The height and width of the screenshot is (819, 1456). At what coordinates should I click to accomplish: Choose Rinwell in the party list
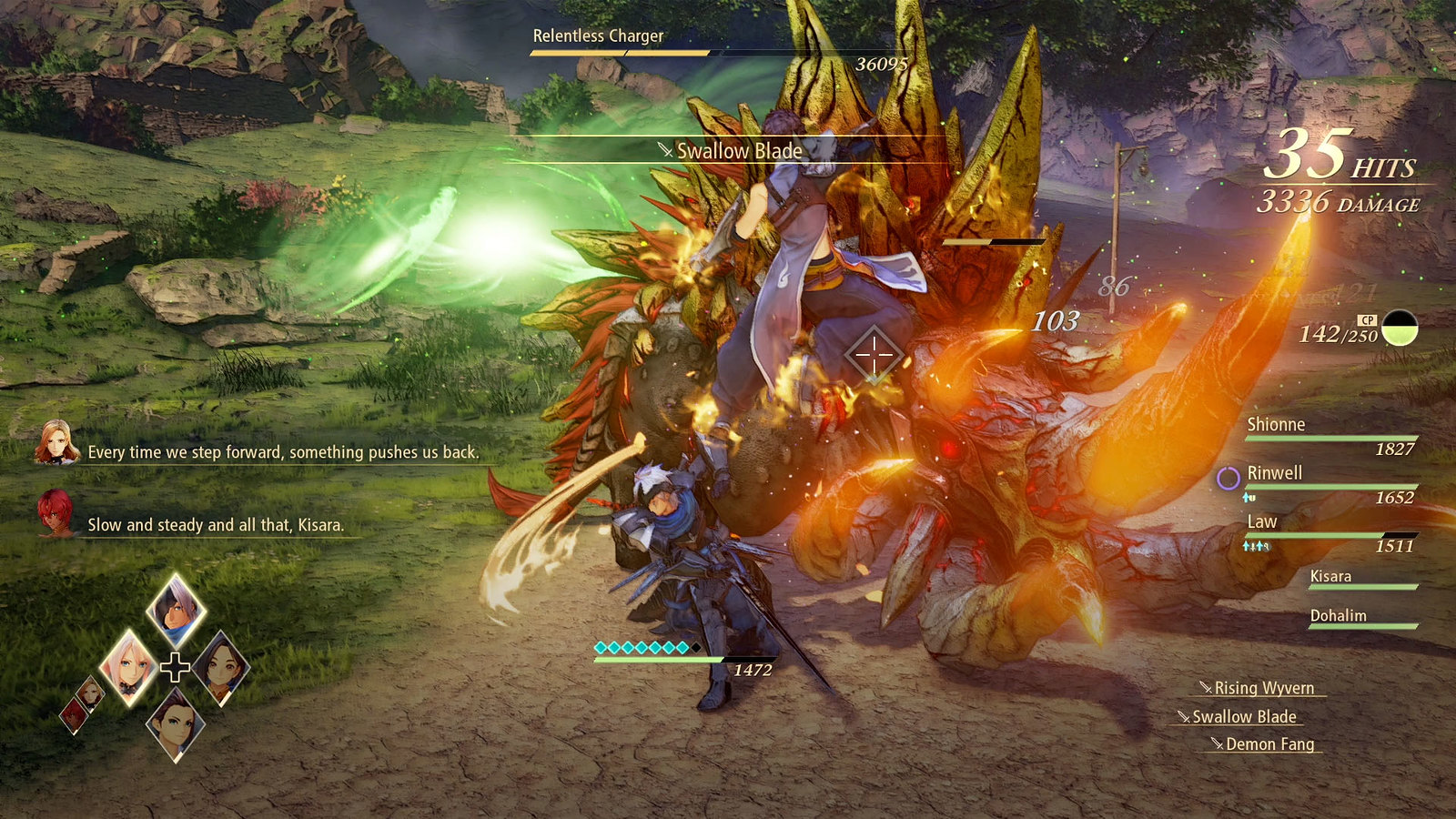[x=1274, y=473]
